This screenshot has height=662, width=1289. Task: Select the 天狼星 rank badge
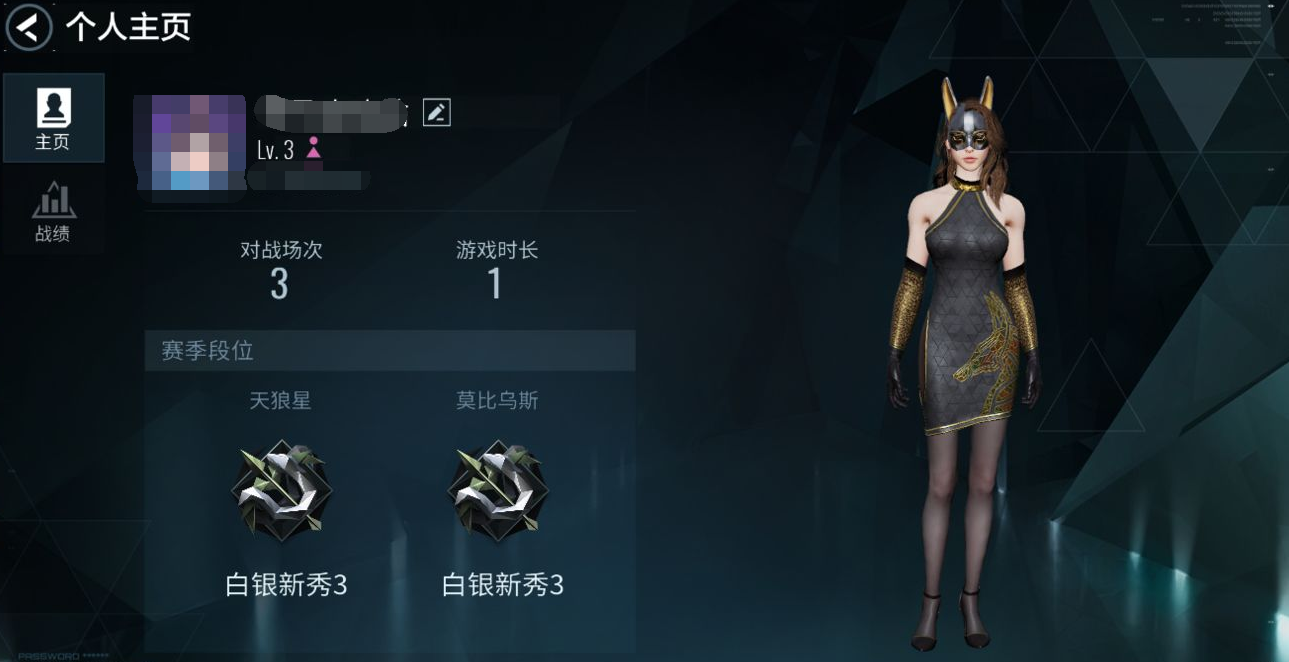click(x=281, y=491)
